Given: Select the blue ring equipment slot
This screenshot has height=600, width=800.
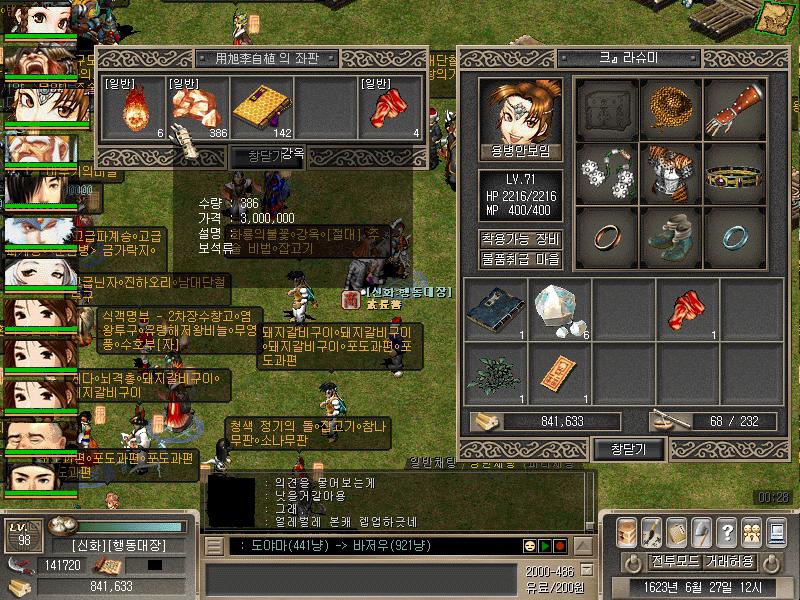Looking at the screenshot, I should 736,236.
